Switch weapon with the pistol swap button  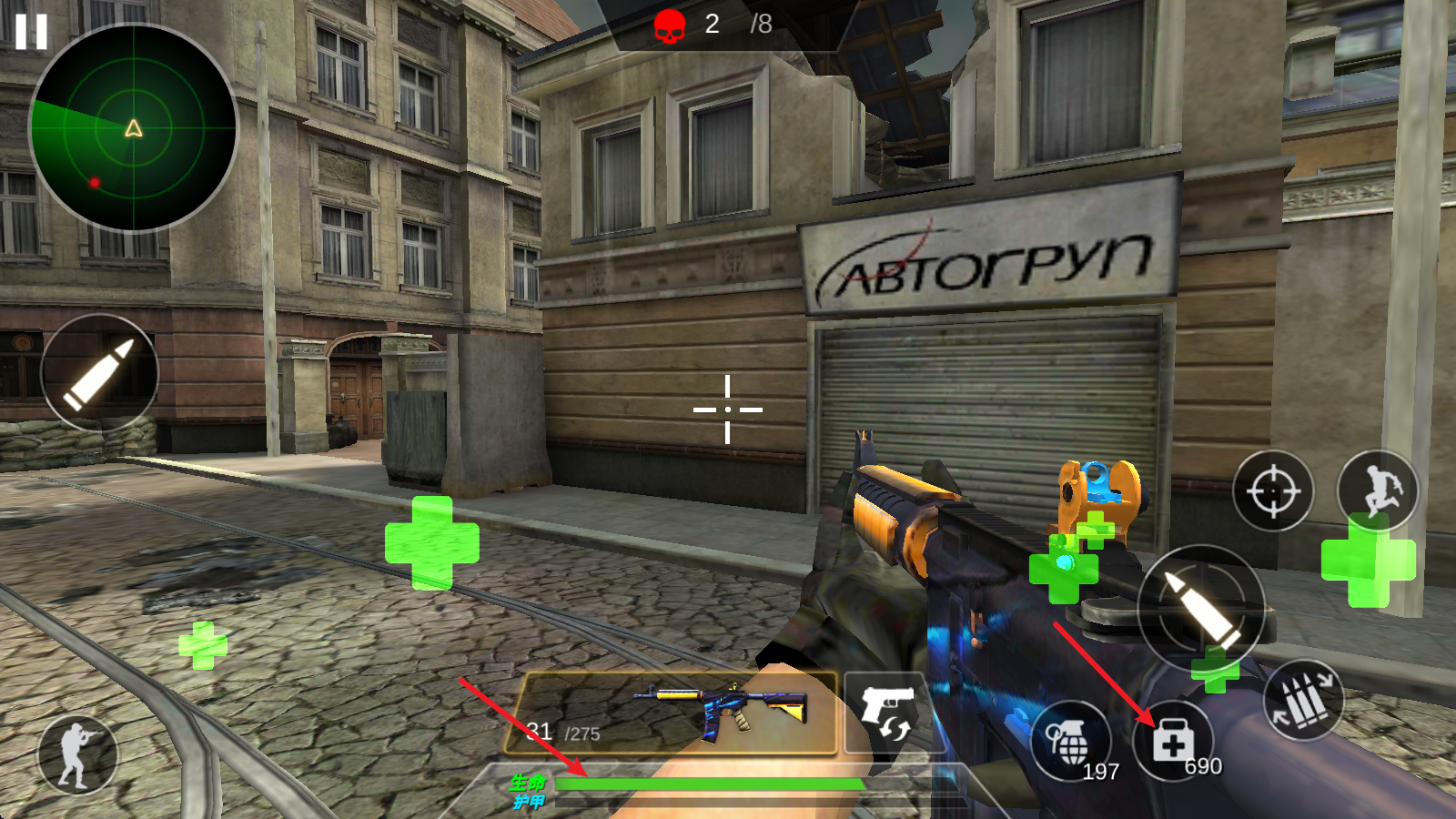pyautogui.click(x=886, y=713)
